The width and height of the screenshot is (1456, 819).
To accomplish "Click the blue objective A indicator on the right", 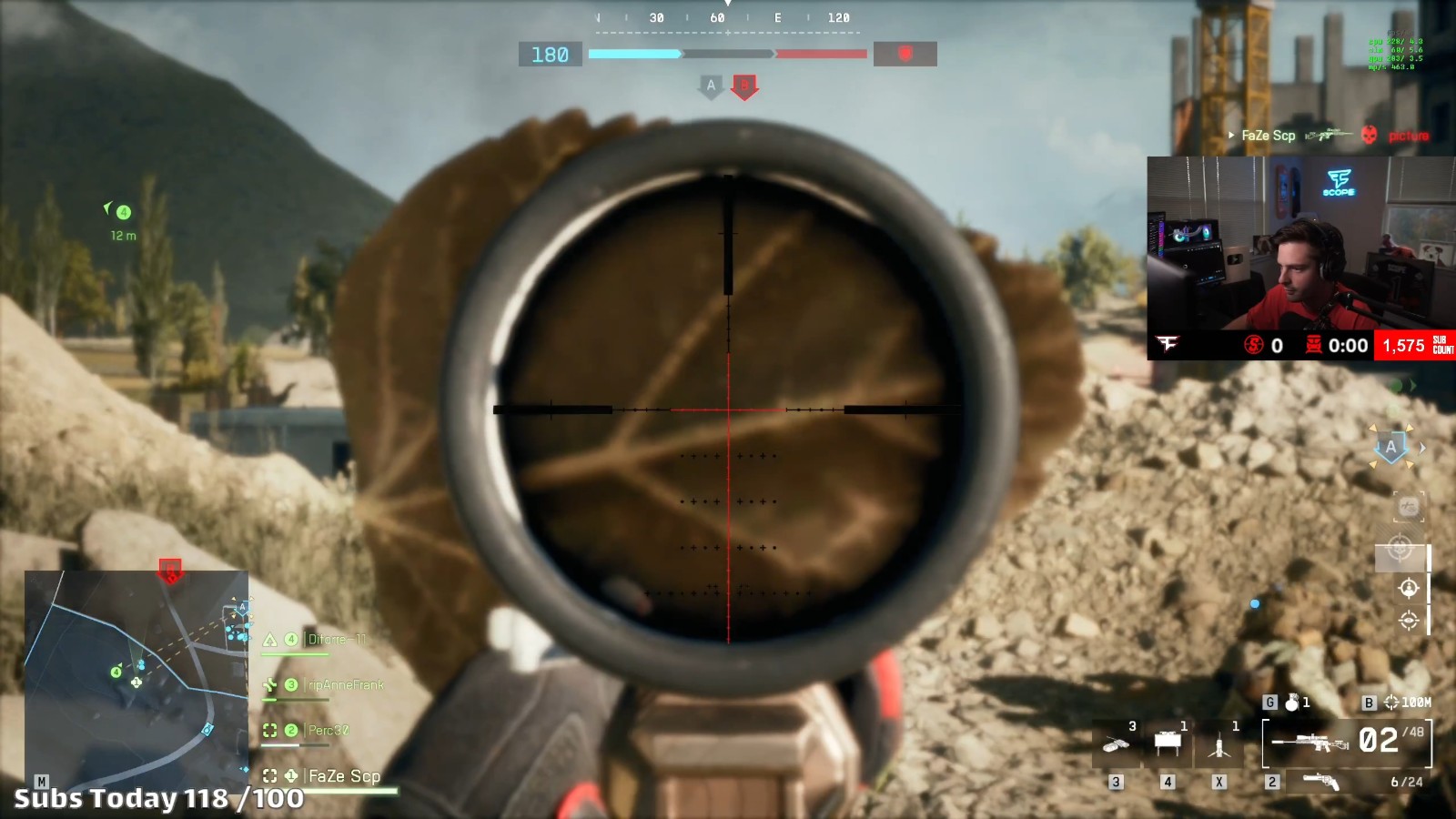I will 1390,447.
